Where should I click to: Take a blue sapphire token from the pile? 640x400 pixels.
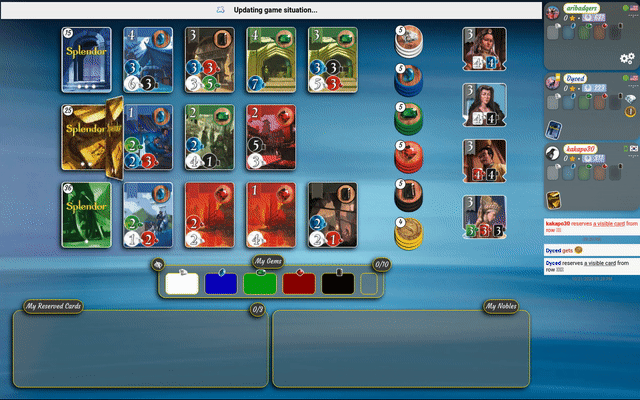[408, 80]
